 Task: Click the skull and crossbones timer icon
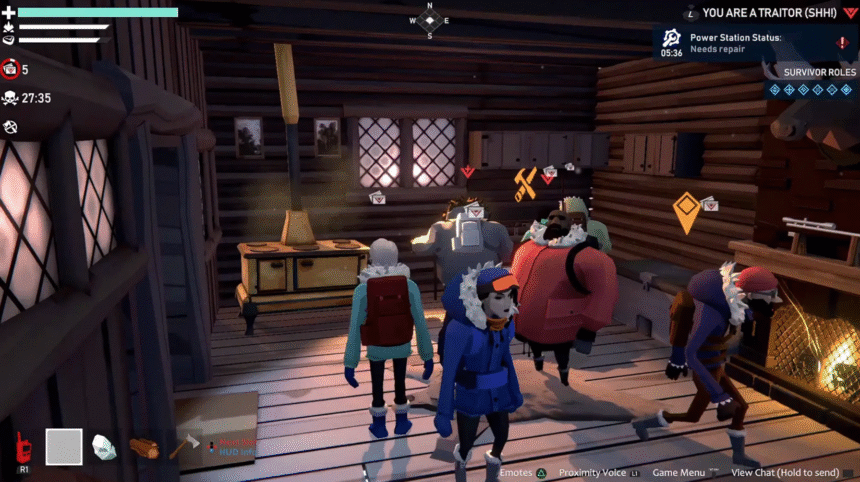(11, 98)
